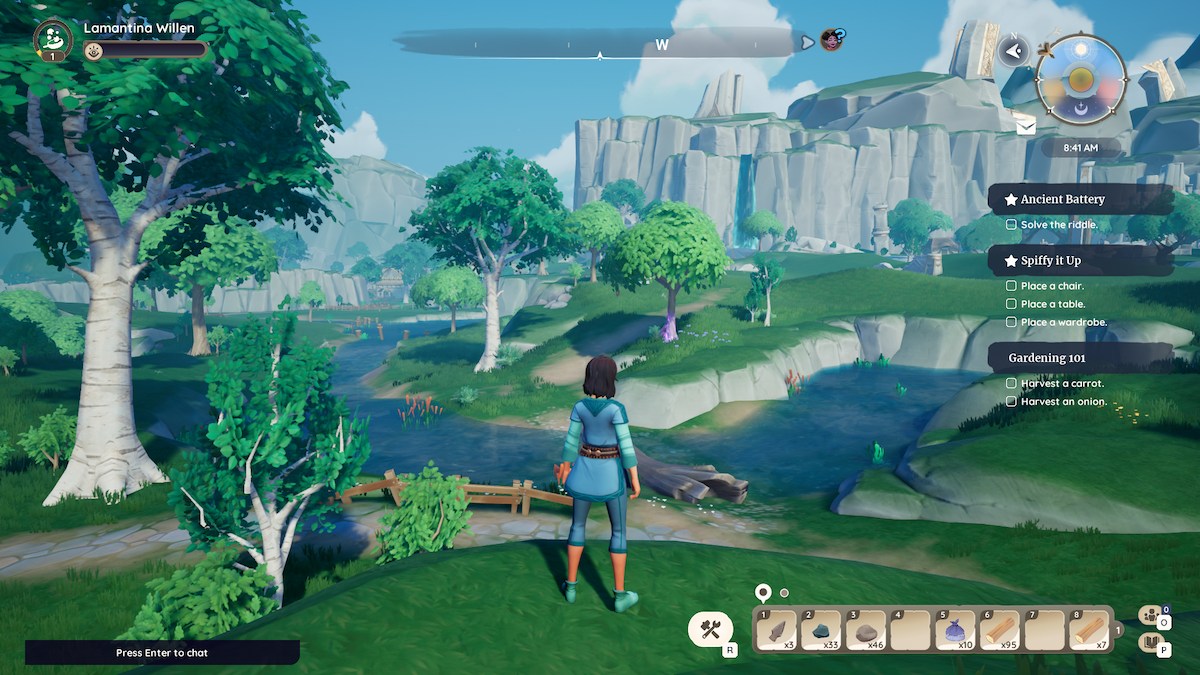The width and height of the screenshot is (1200, 675).
Task: Open the Spiffy it Up quest
Action: pyautogui.click(x=1080, y=260)
